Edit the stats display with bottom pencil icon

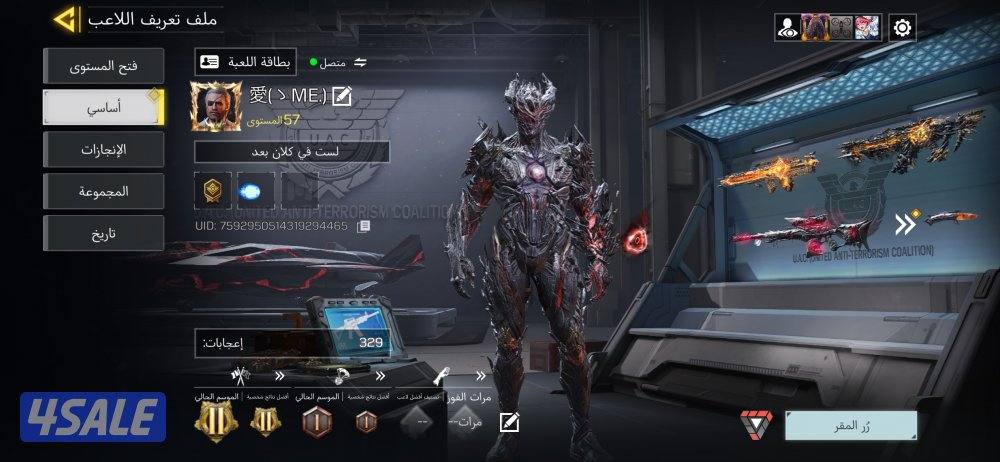[x=509, y=421]
